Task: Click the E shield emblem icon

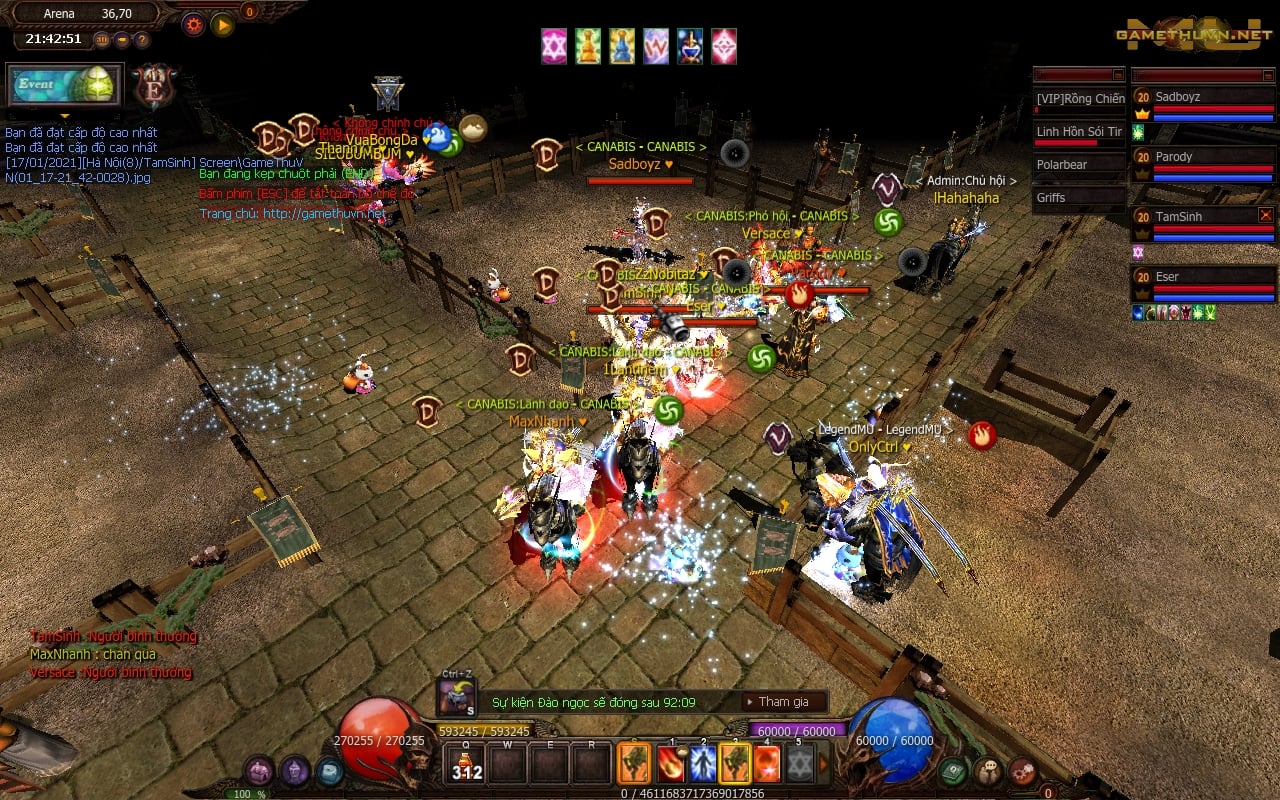Action: point(155,86)
